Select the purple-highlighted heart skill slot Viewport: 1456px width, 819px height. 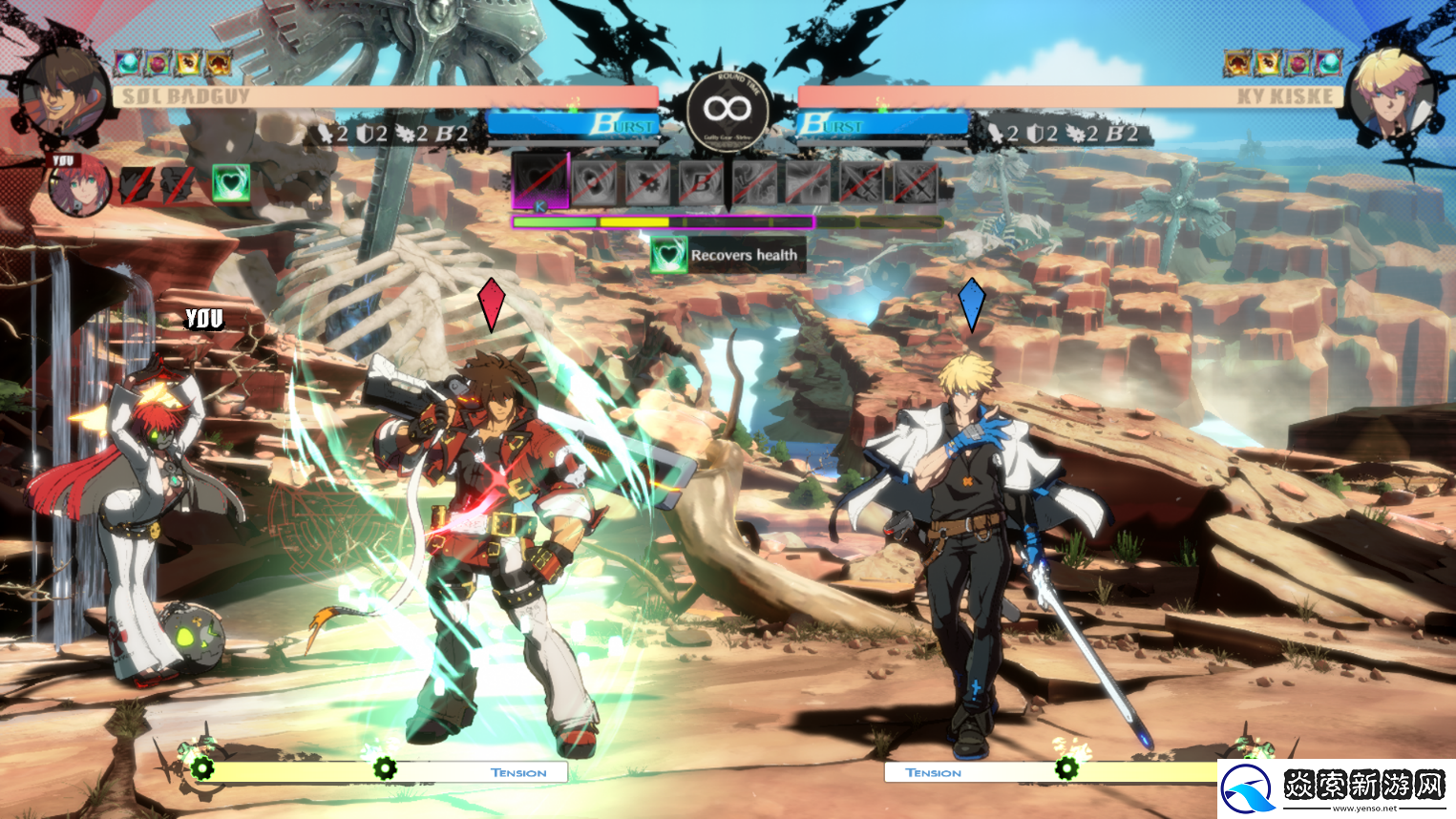(540, 180)
